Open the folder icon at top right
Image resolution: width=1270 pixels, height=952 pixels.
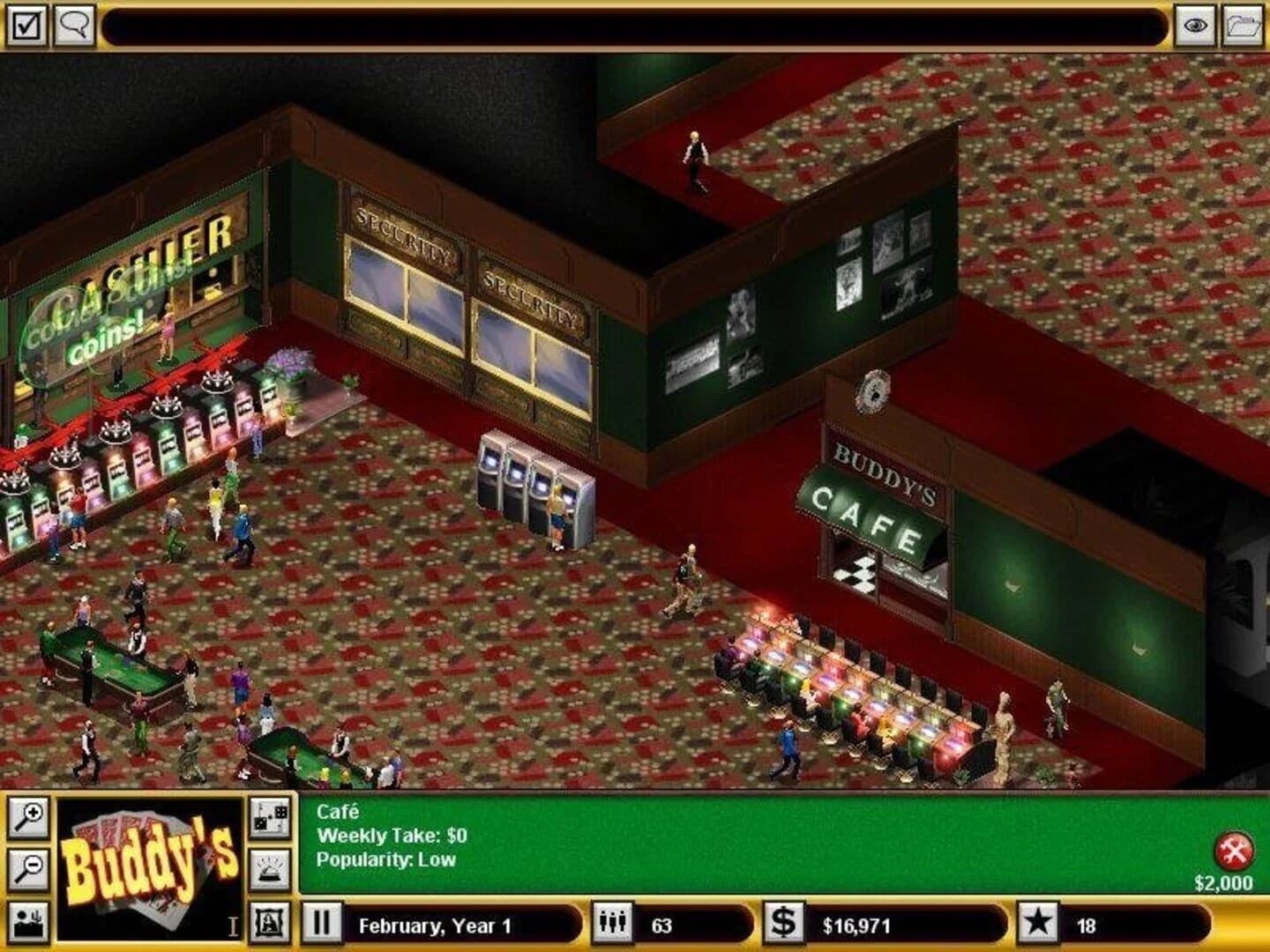[1240, 26]
